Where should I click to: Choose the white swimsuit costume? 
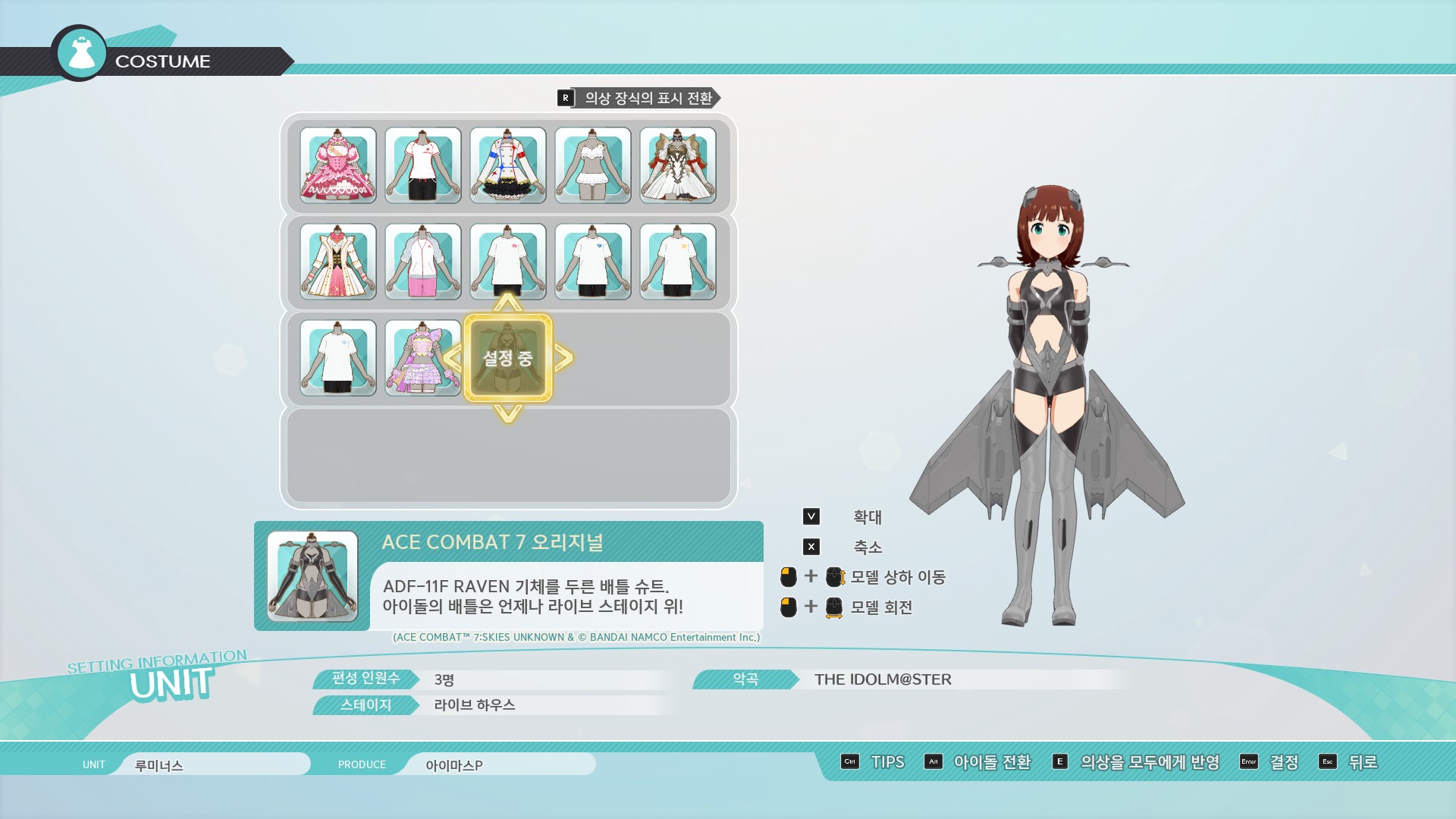coord(593,165)
